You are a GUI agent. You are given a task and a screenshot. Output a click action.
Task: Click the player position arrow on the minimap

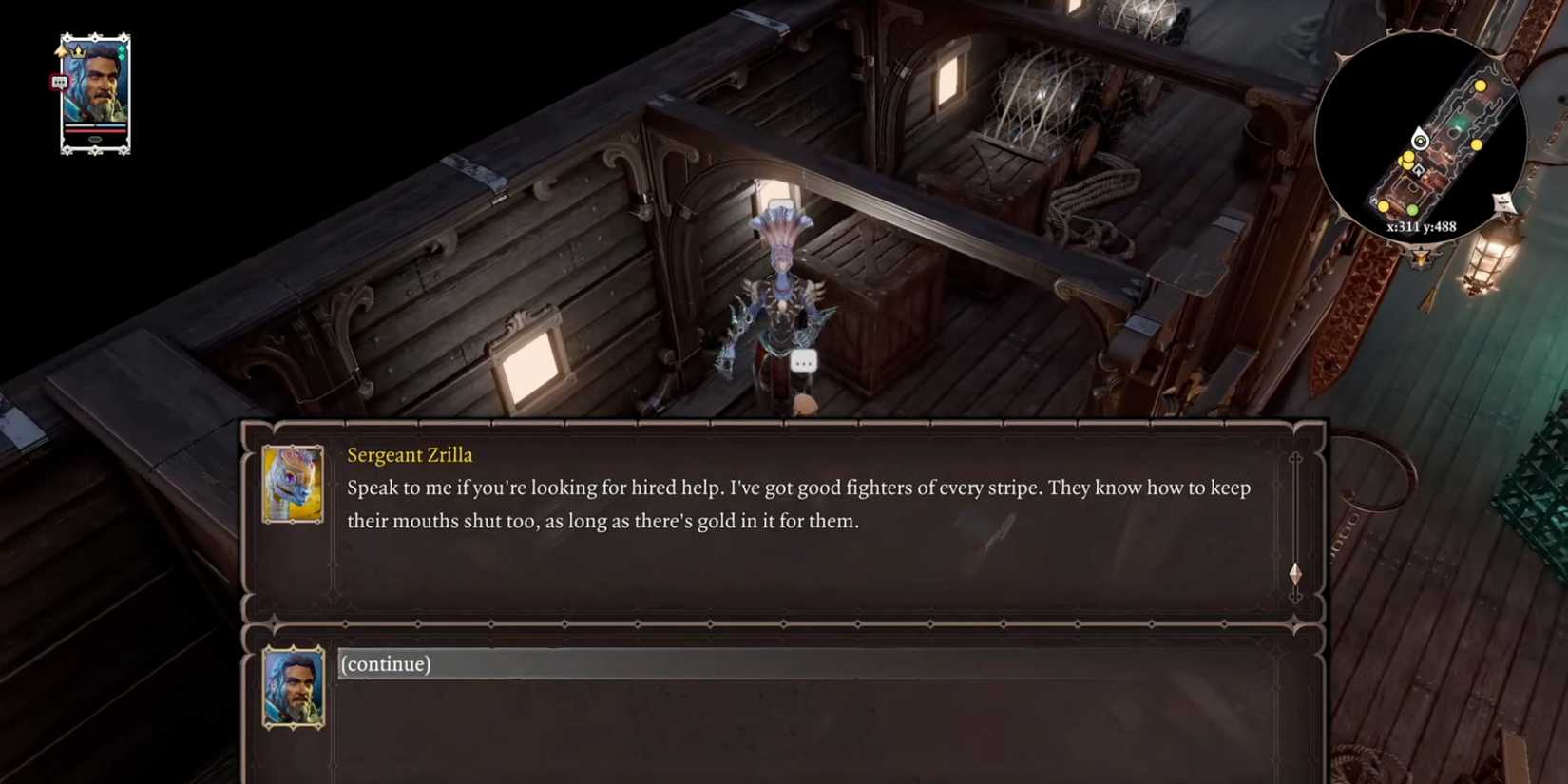[1422, 139]
